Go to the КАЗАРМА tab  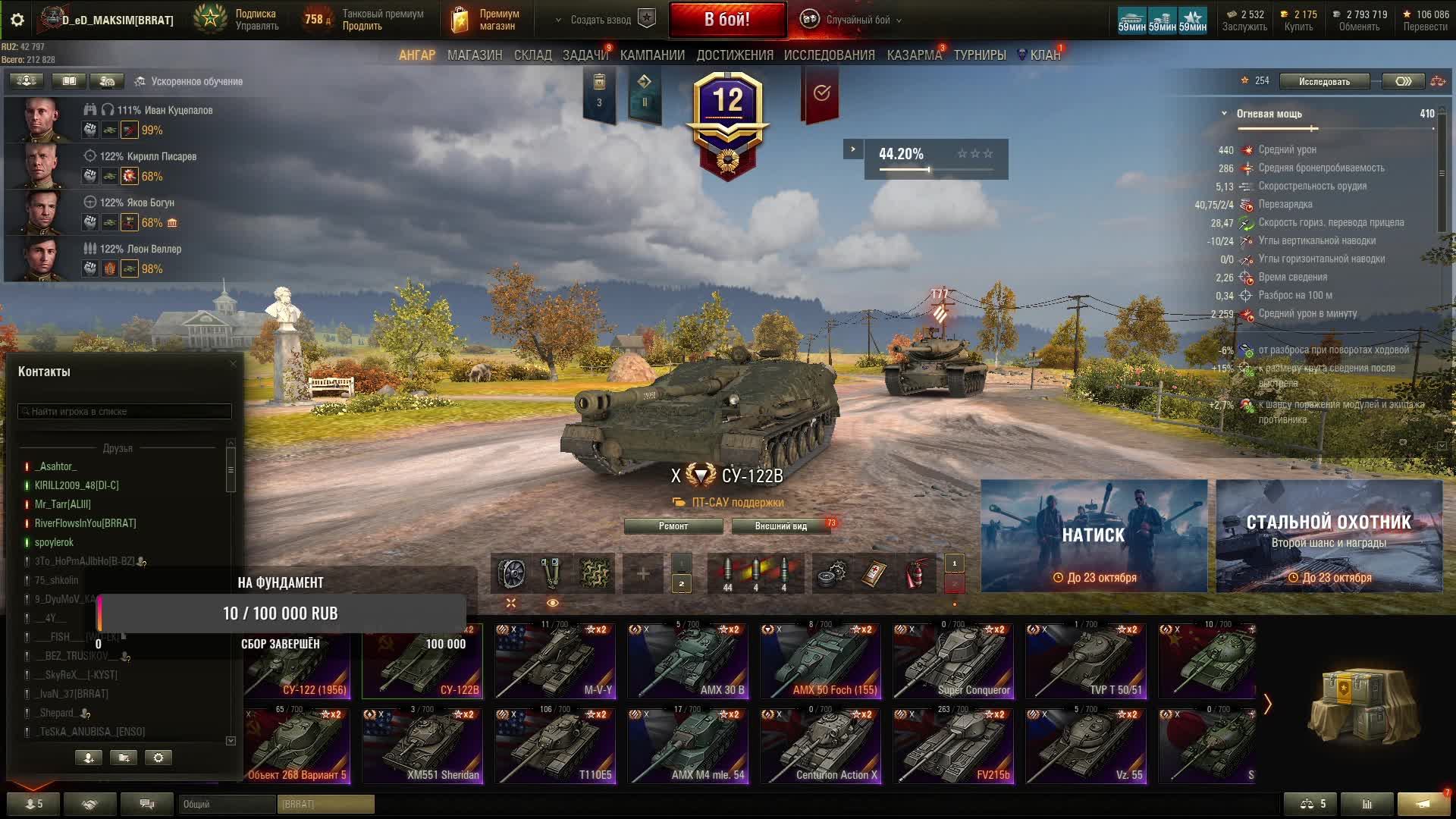click(x=914, y=55)
